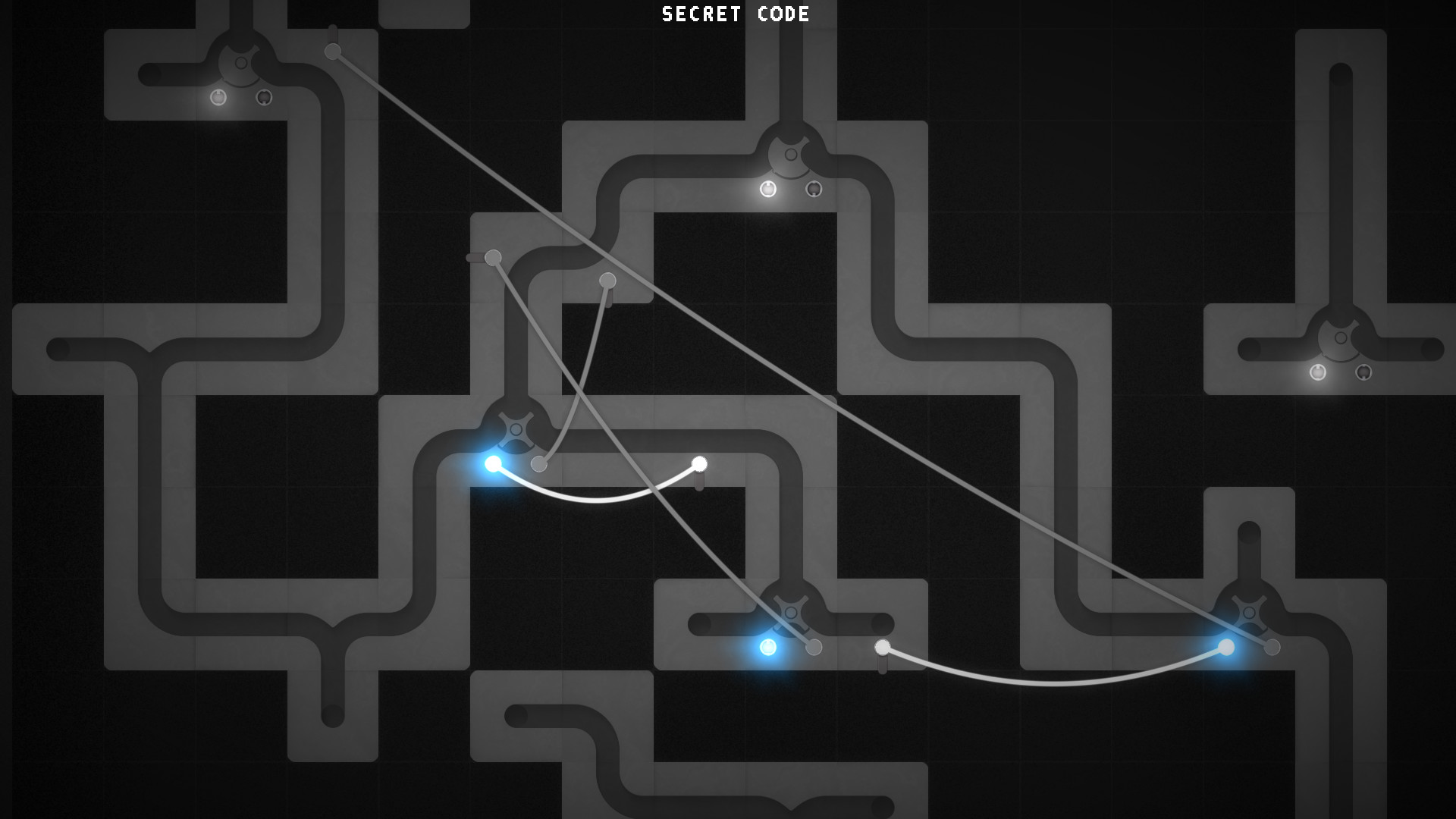
Task: Pull the hook anchored at the mid-left of the board
Action: pyautogui.click(x=493, y=256)
